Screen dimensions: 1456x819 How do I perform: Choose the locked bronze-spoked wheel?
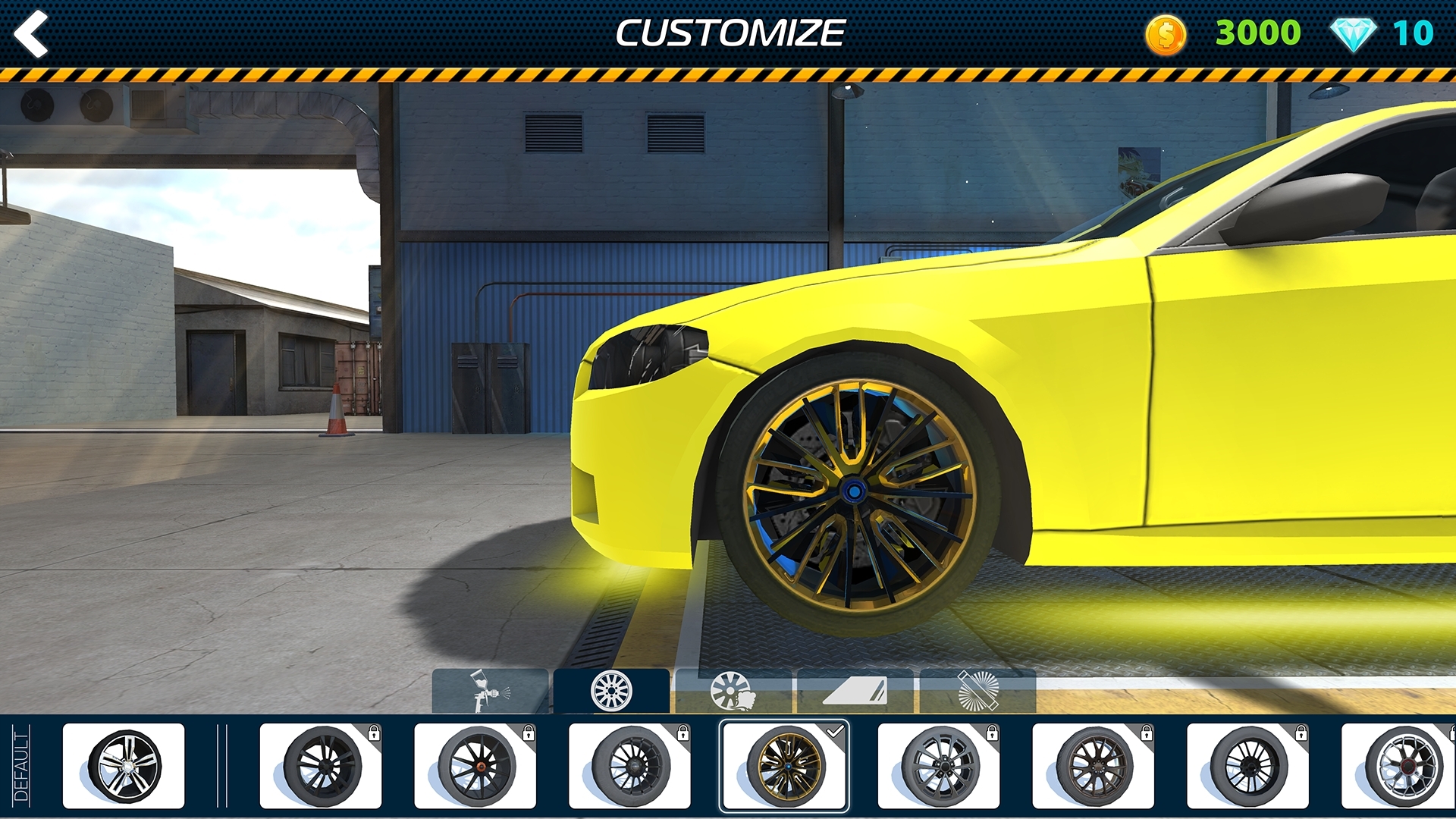tap(1093, 766)
